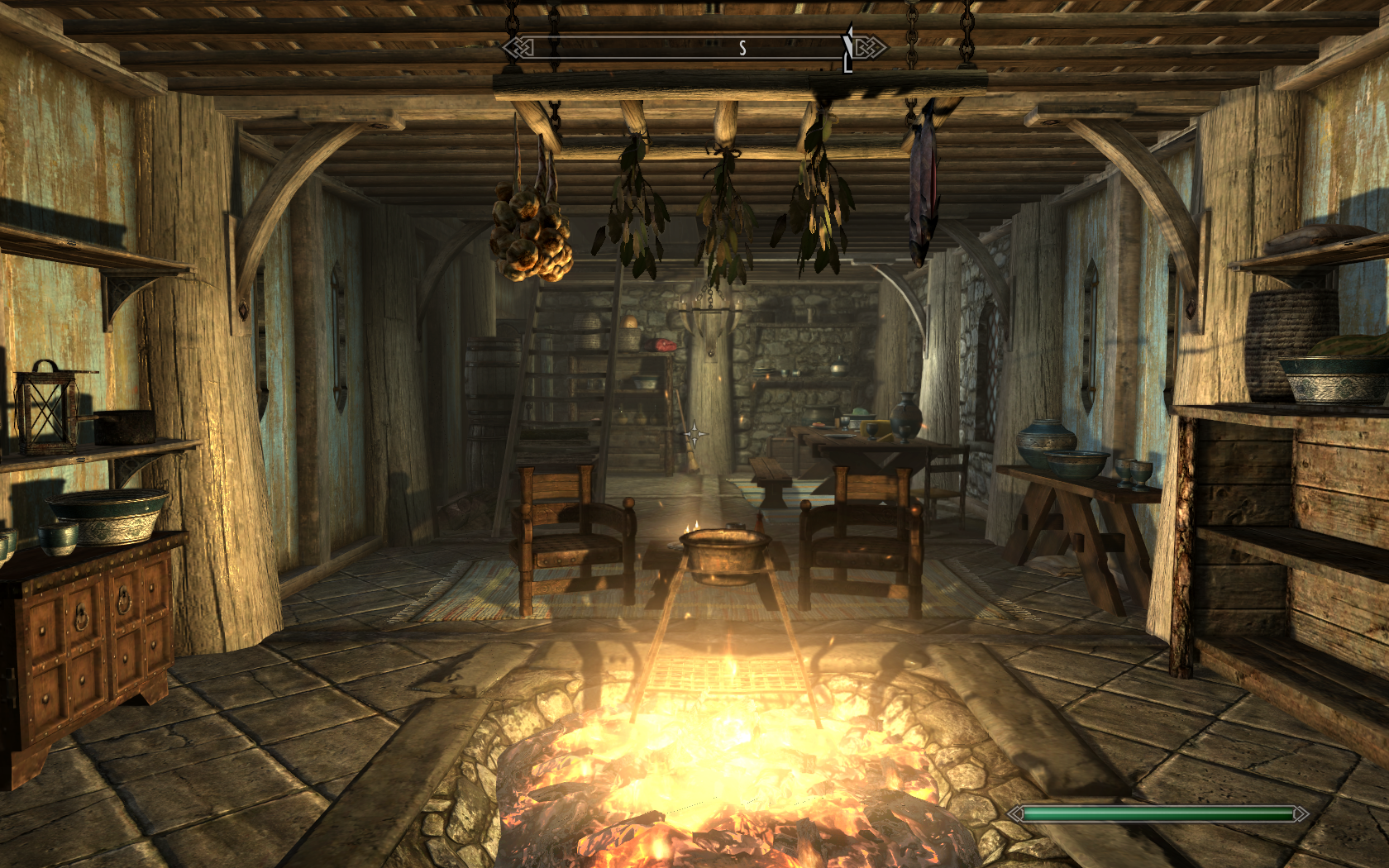Click the right compass end ornament
The height and width of the screenshot is (868, 1389).
[x=870, y=47]
